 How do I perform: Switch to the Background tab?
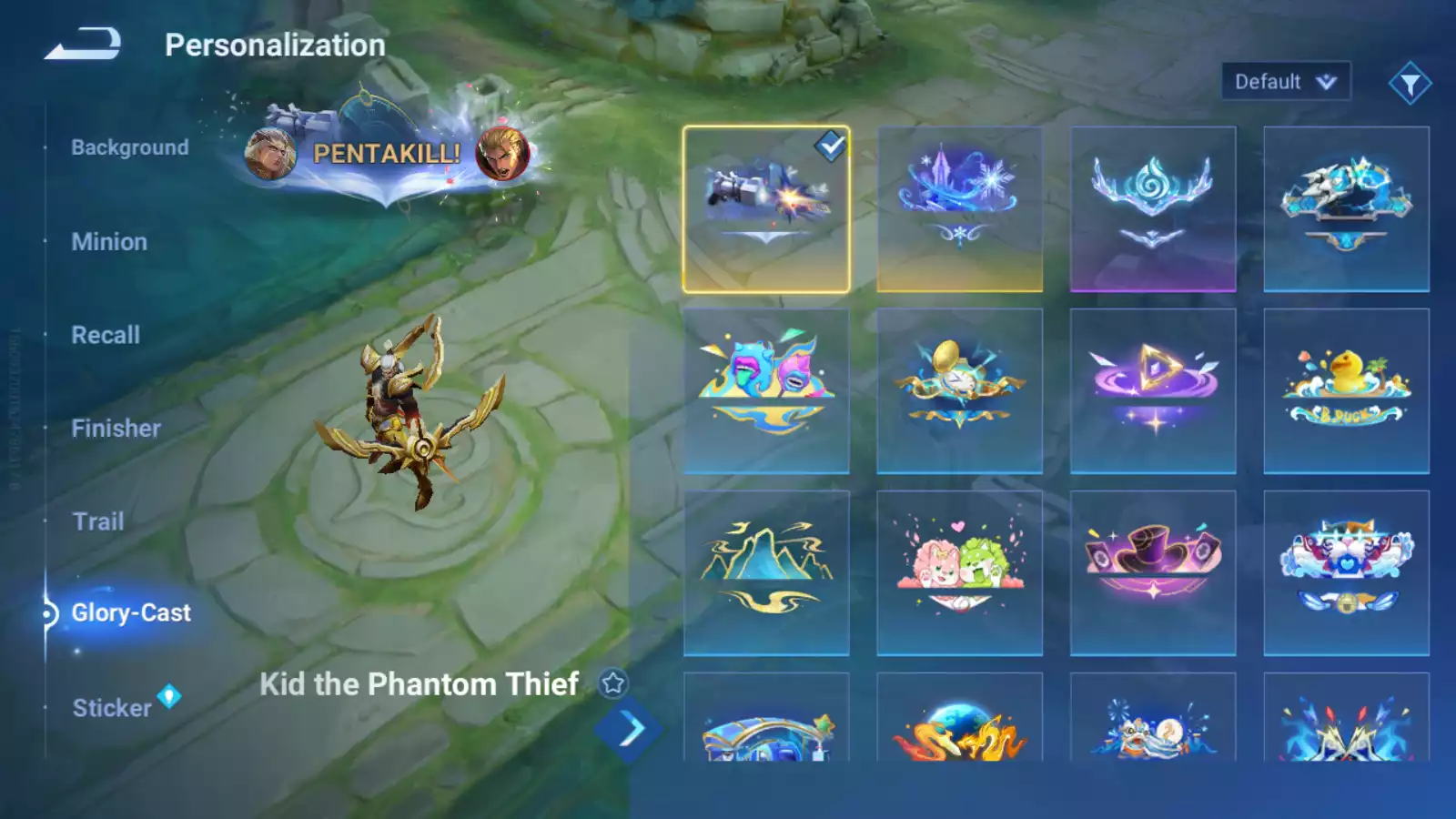130,147
